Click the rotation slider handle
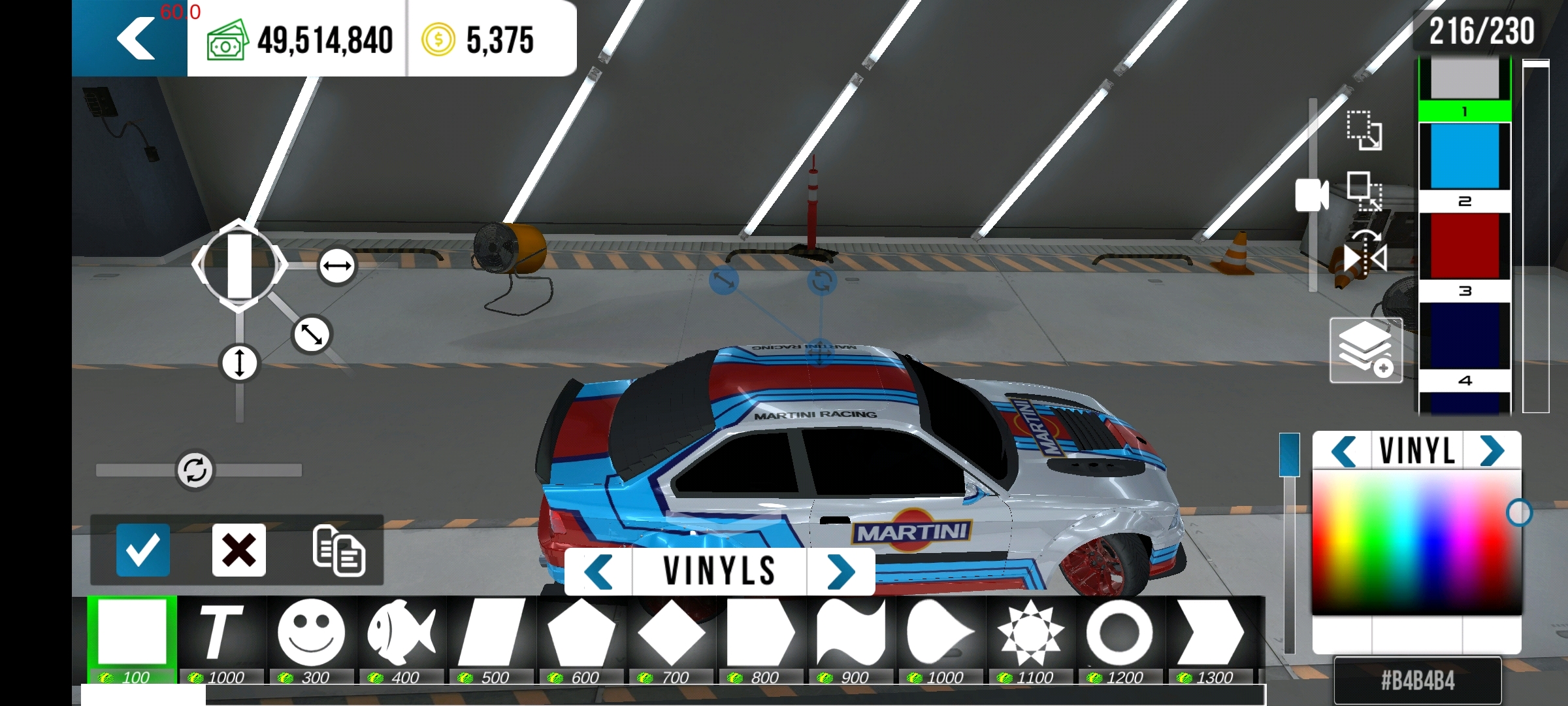This screenshot has height=706, width=1568. [x=195, y=470]
